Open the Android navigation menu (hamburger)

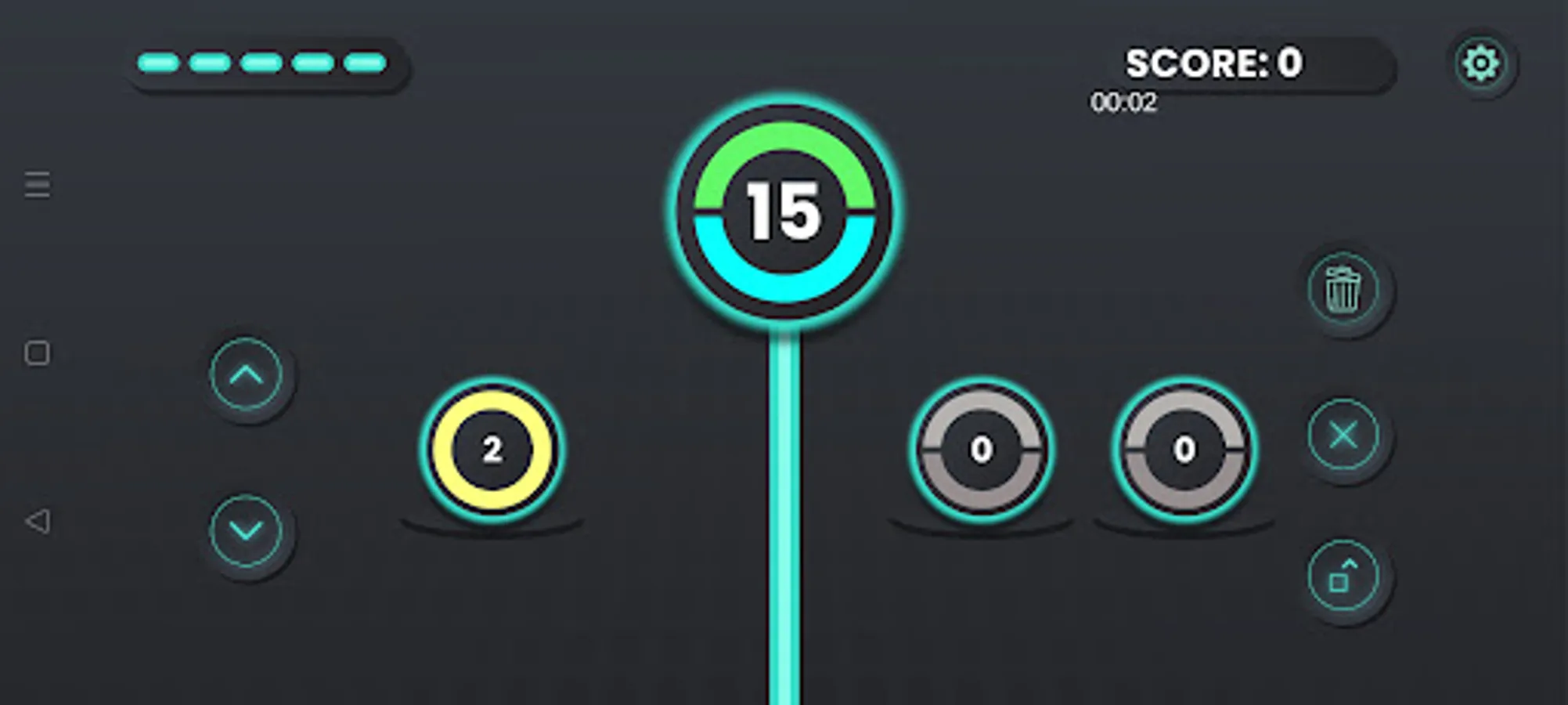coord(36,186)
